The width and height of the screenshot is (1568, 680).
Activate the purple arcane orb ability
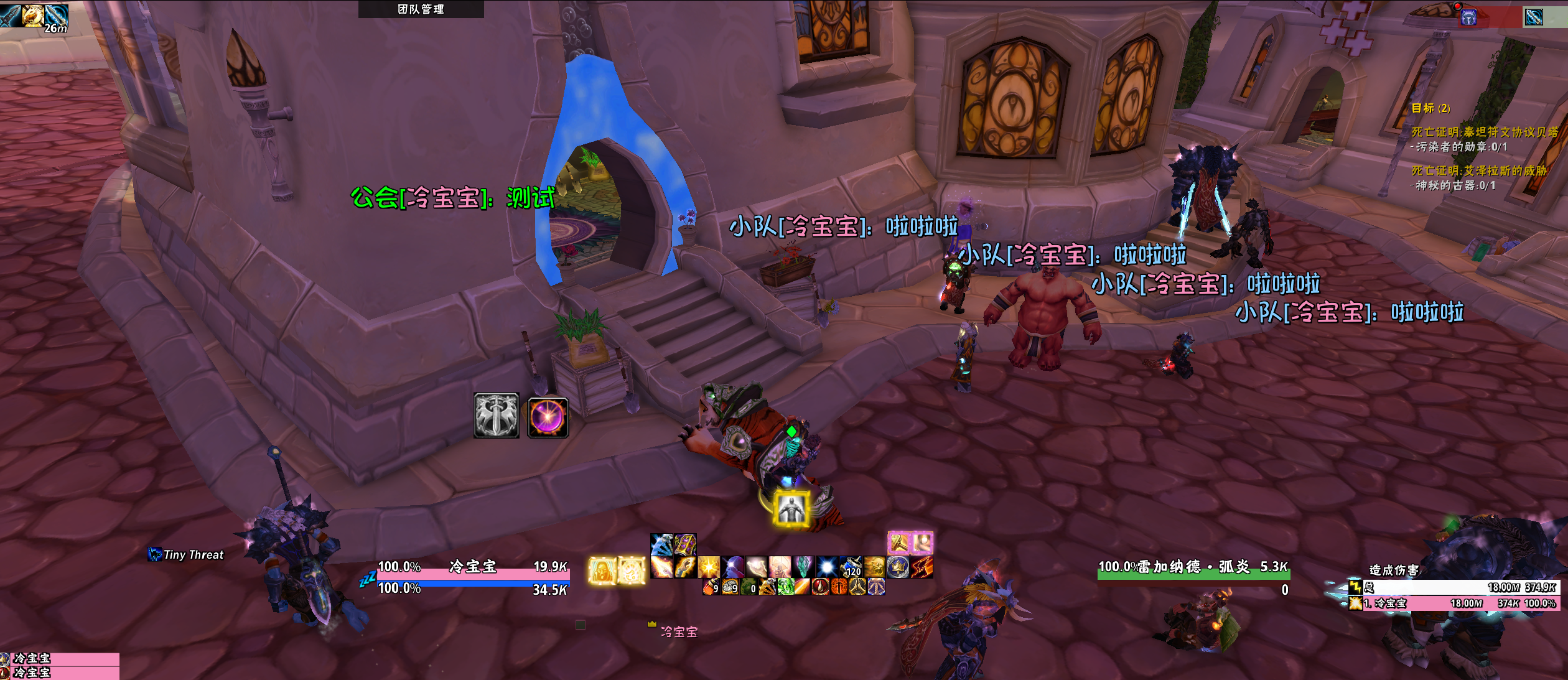[x=548, y=417]
